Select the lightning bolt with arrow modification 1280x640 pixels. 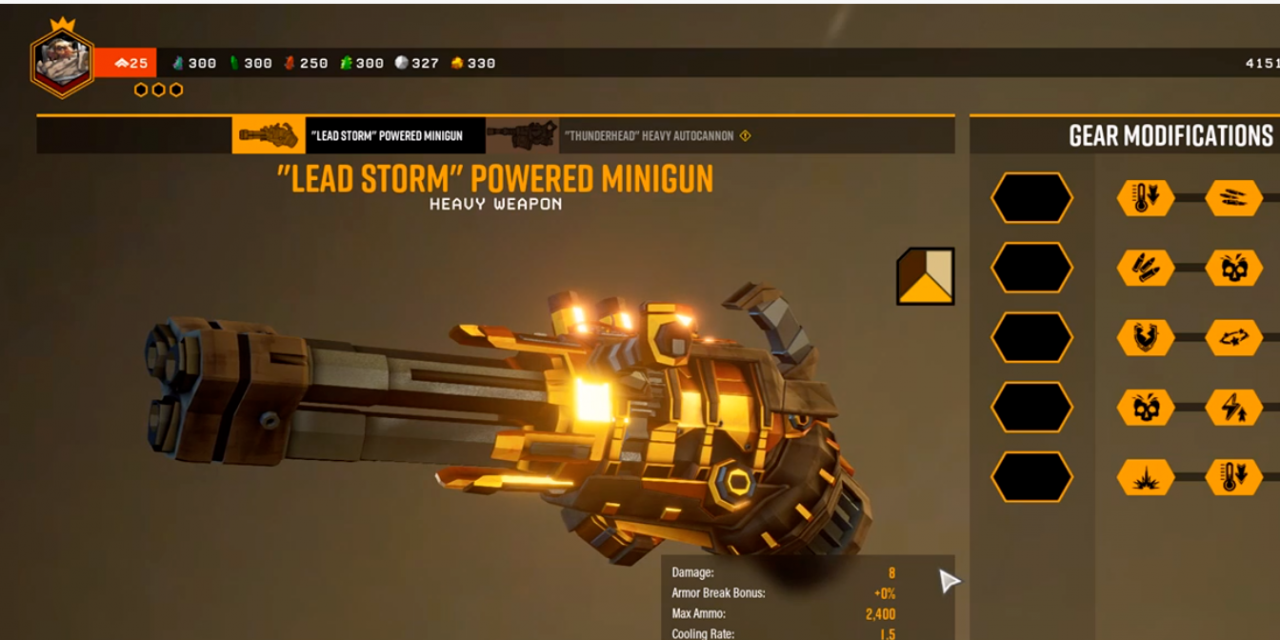click(x=1234, y=408)
